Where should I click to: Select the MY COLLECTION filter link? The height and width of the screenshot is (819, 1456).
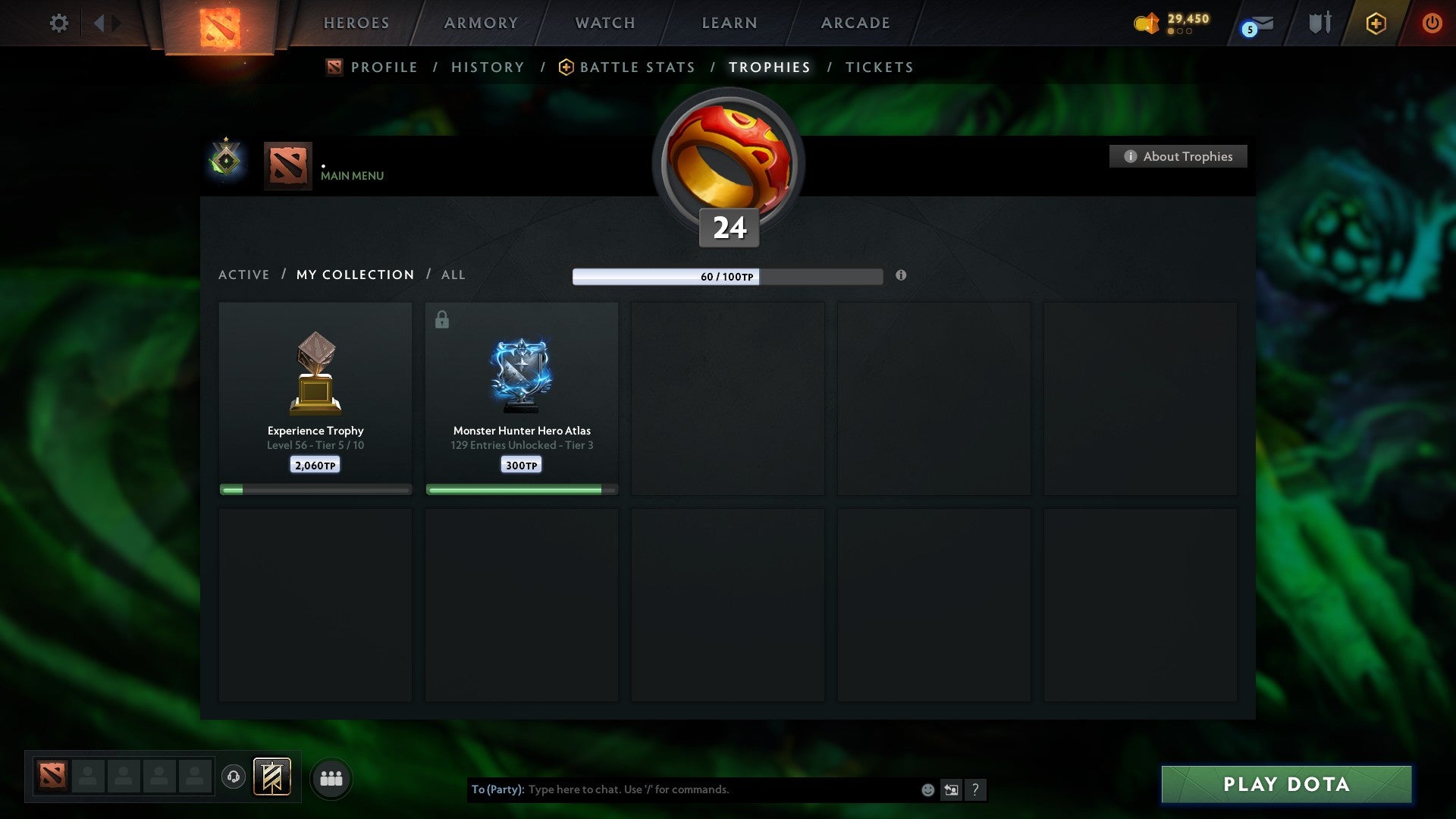[354, 275]
